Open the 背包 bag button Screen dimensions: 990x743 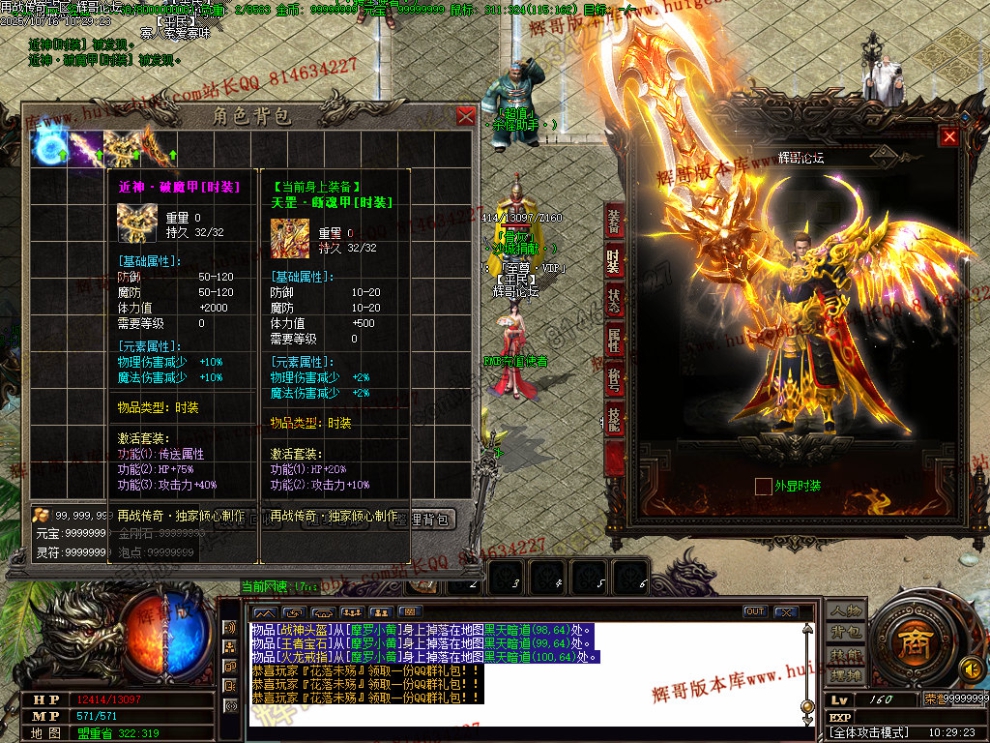845,633
